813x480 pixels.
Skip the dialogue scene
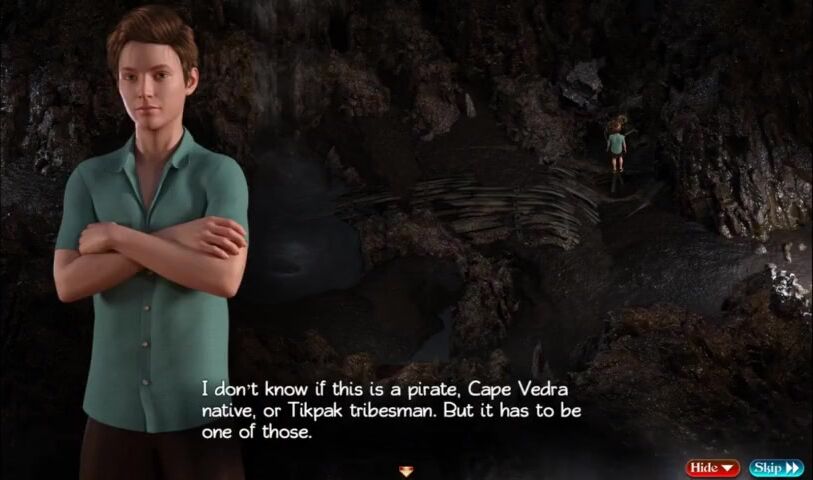tap(776, 468)
